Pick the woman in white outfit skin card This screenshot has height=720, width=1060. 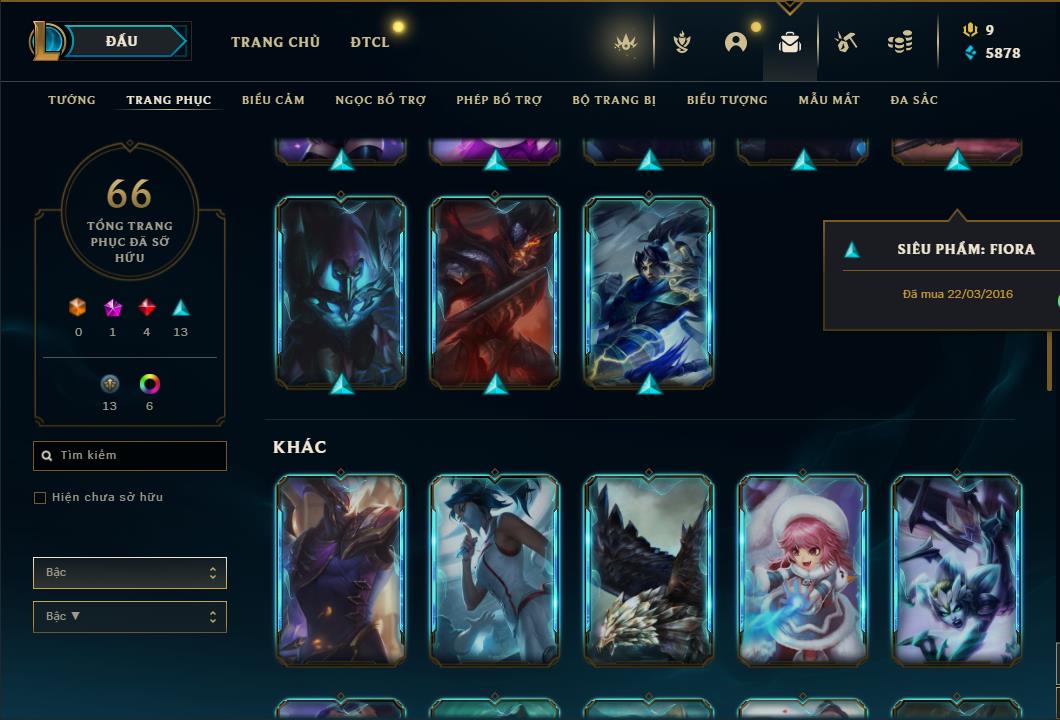[x=495, y=570]
